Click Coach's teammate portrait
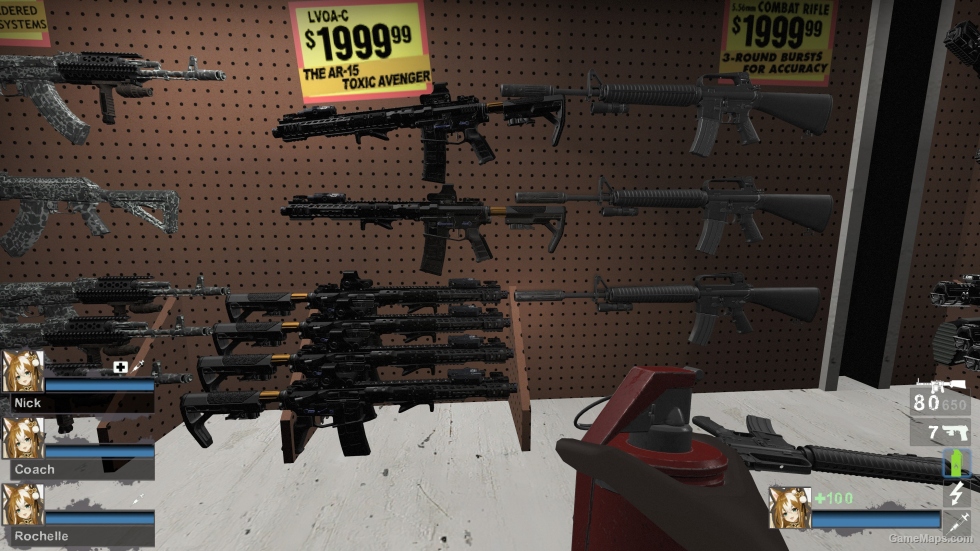This screenshot has height=551, width=980. pyautogui.click(x=21, y=438)
